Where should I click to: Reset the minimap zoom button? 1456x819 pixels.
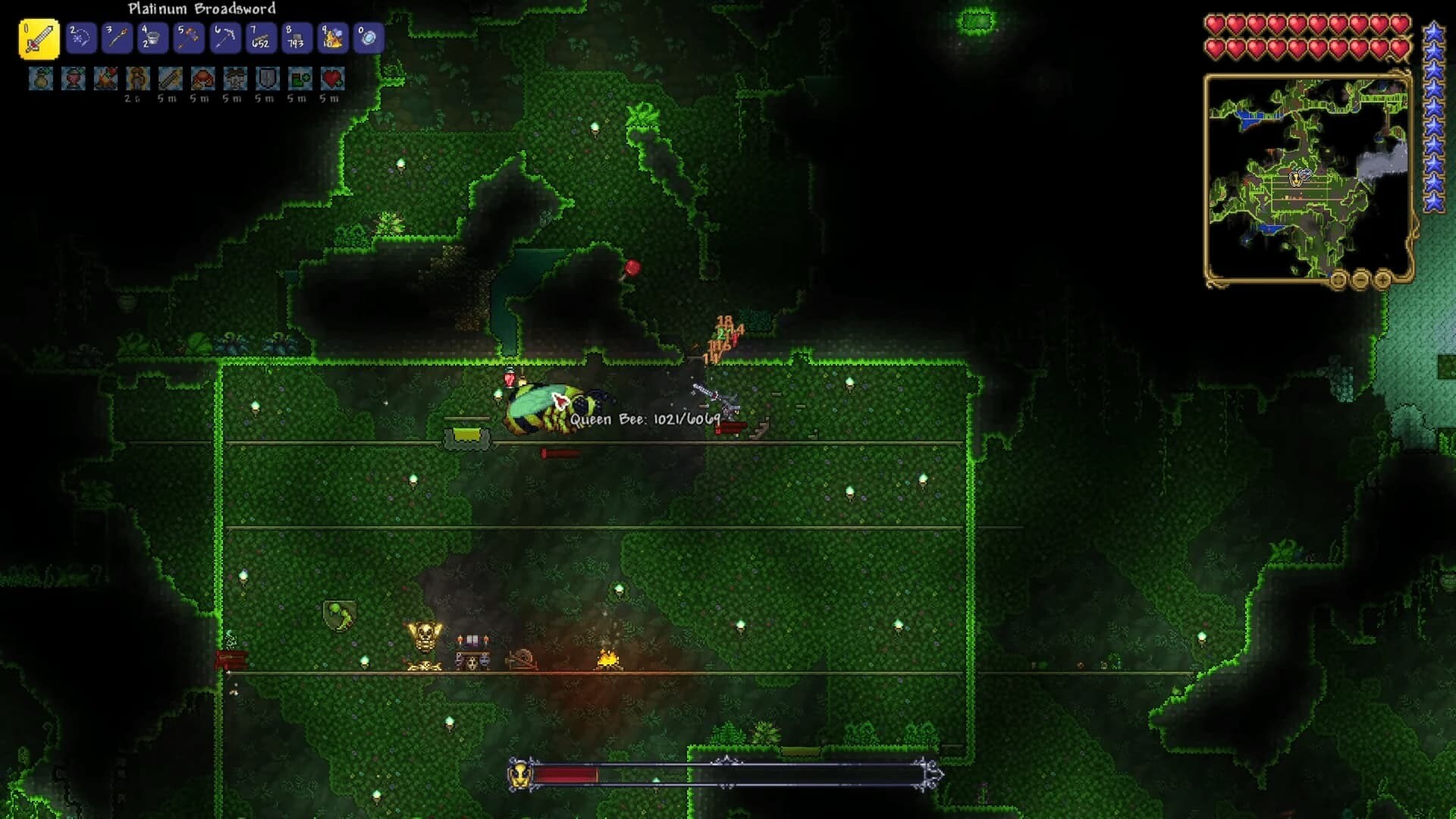[x=1338, y=281]
